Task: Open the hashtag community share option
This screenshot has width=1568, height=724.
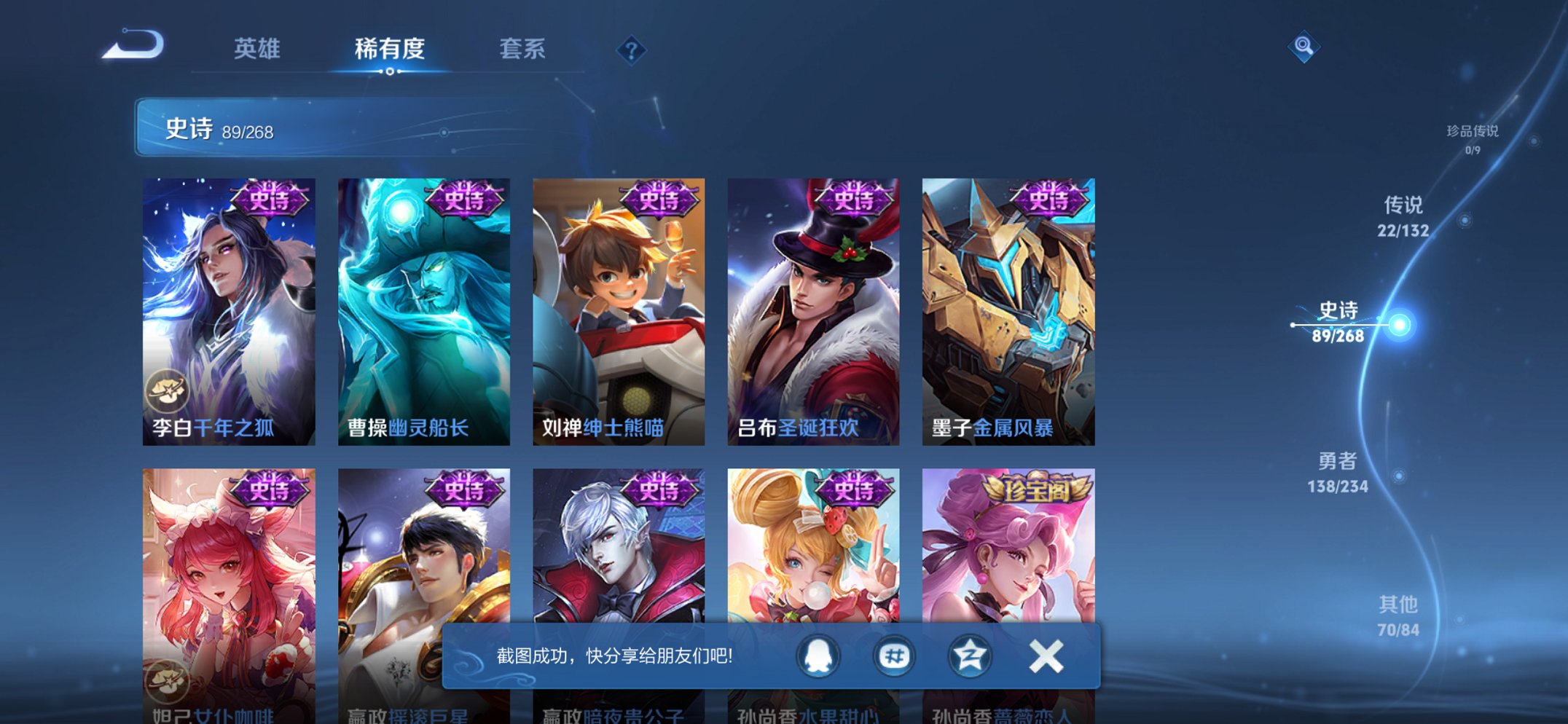Action: point(894,656)
